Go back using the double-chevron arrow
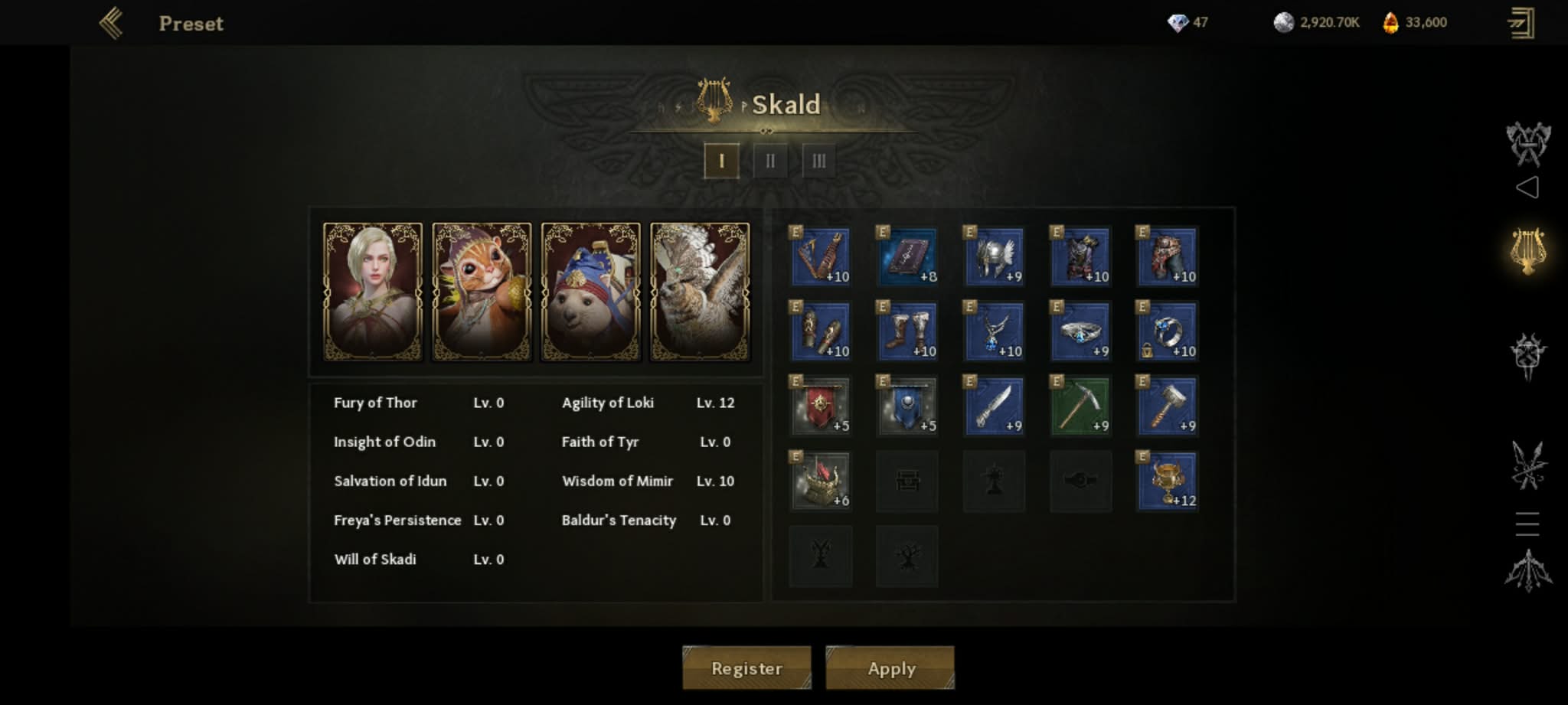The height and width of the screenshot is (705, 1568). tap(111, 23)
